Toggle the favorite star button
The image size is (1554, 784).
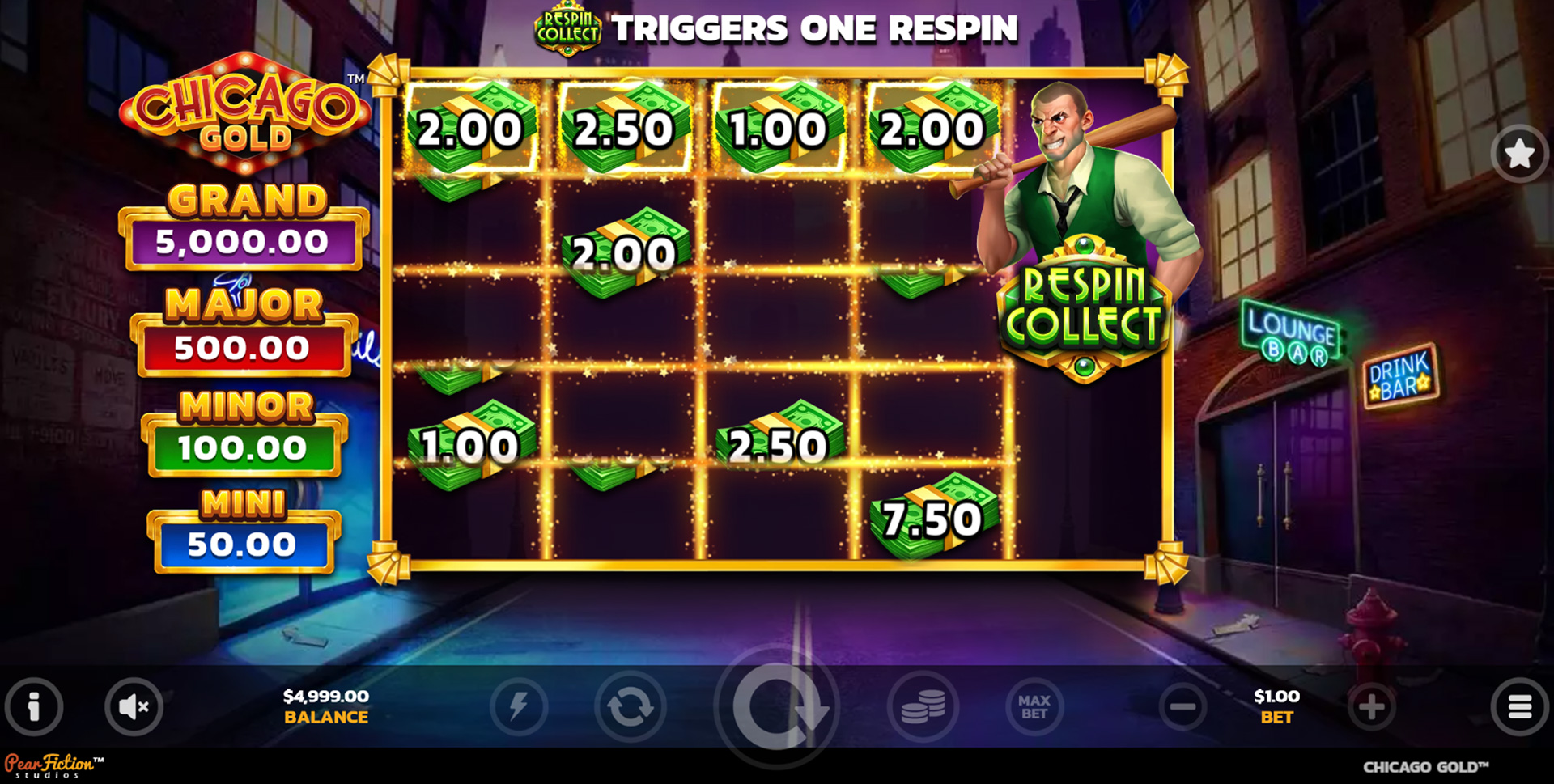(1519, 154)
